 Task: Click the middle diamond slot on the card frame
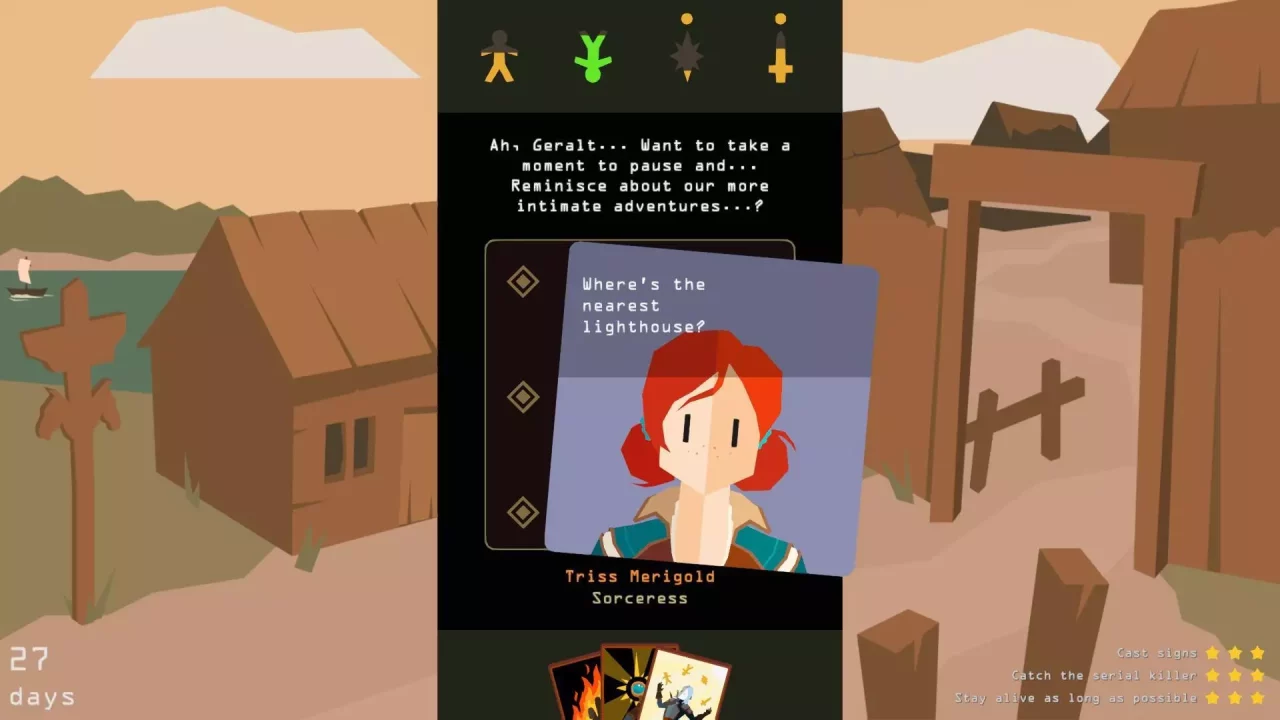pos(523,397)
